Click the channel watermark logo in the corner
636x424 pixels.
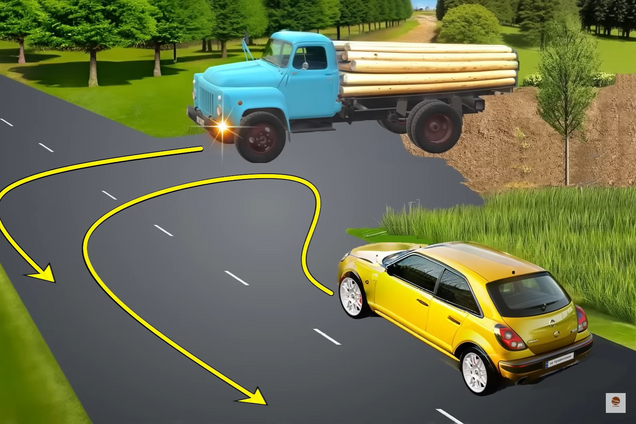pyautogui.click(x=615, y=402)
